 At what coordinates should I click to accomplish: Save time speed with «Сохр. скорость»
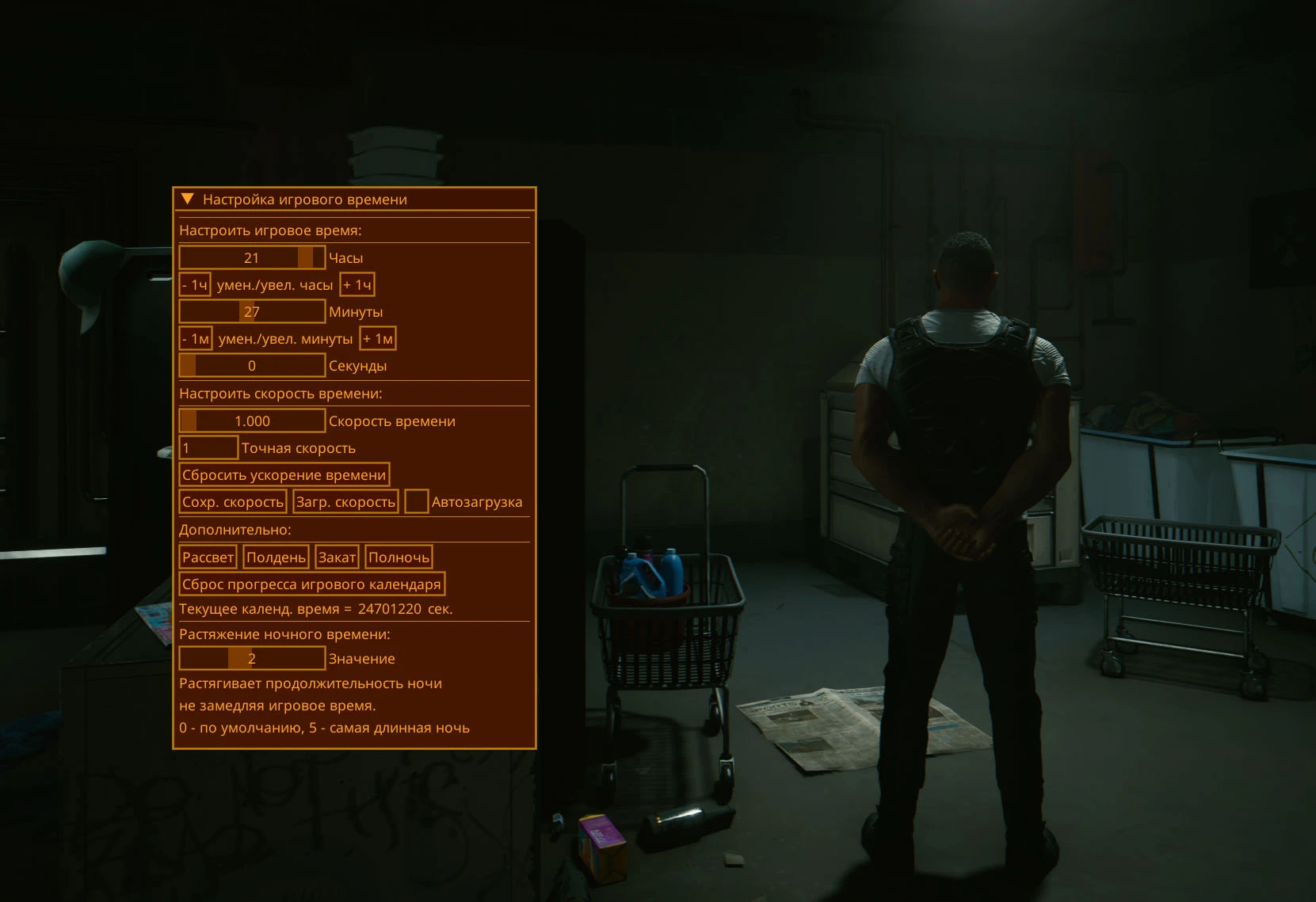pos(232,500)
